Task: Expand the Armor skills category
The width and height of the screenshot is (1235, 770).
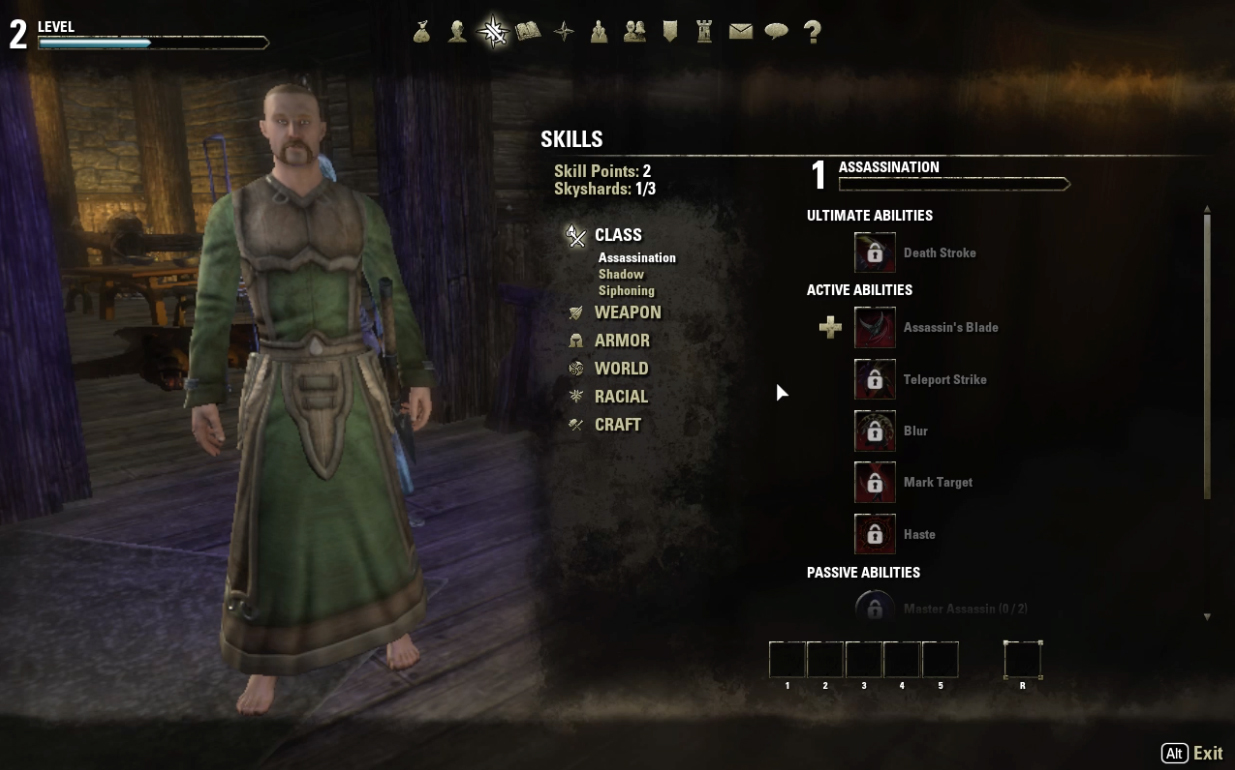Action: click(x=622, y=341)
